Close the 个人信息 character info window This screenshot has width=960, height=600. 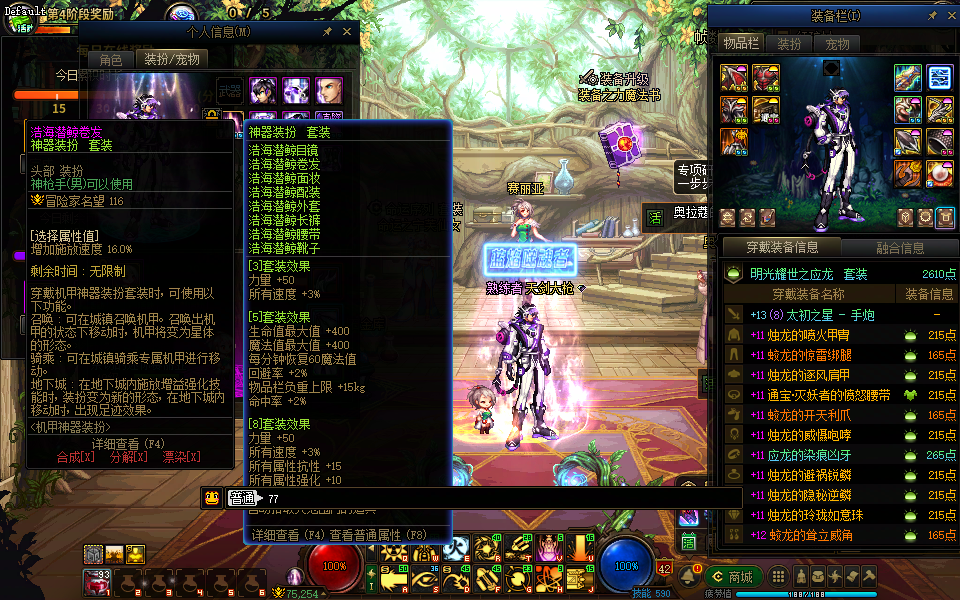coord(347,32)
